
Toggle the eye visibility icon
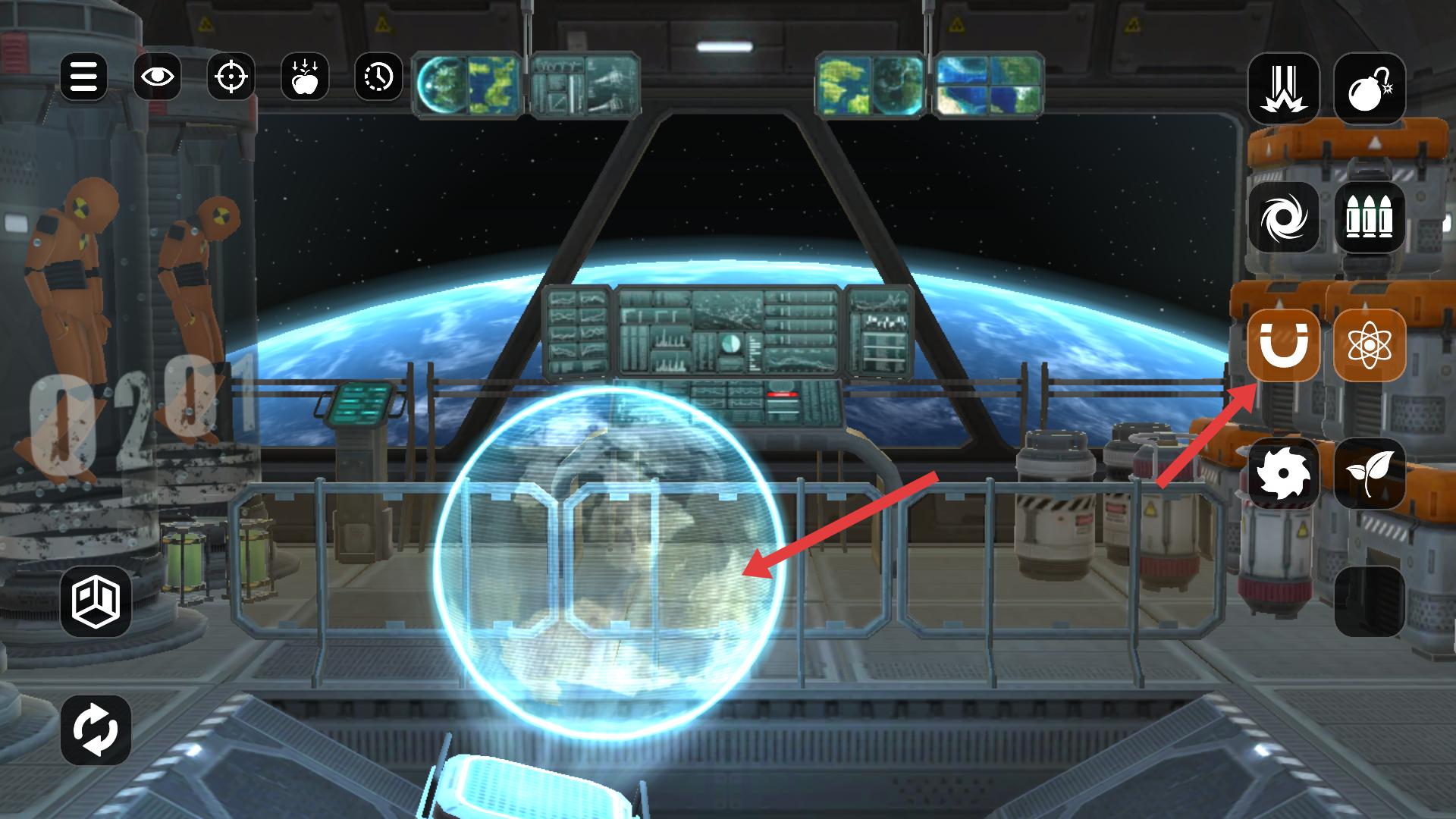[x=158, y=77]
